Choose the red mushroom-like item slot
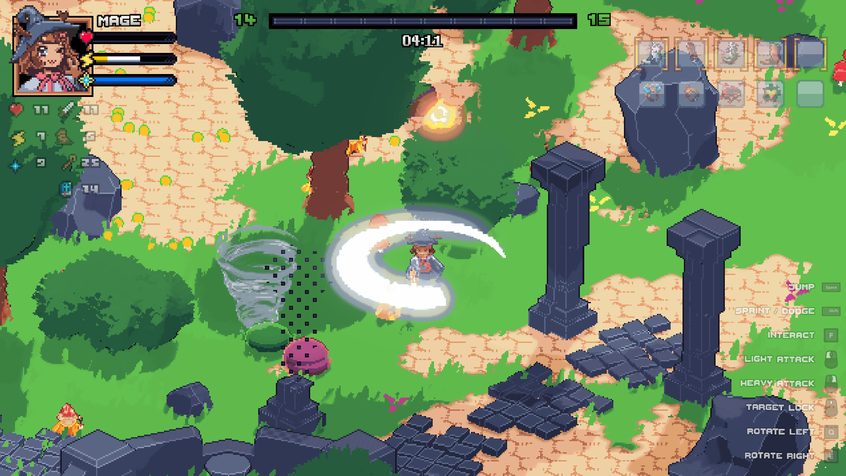The image size is (846, 476). pos(731,94)
